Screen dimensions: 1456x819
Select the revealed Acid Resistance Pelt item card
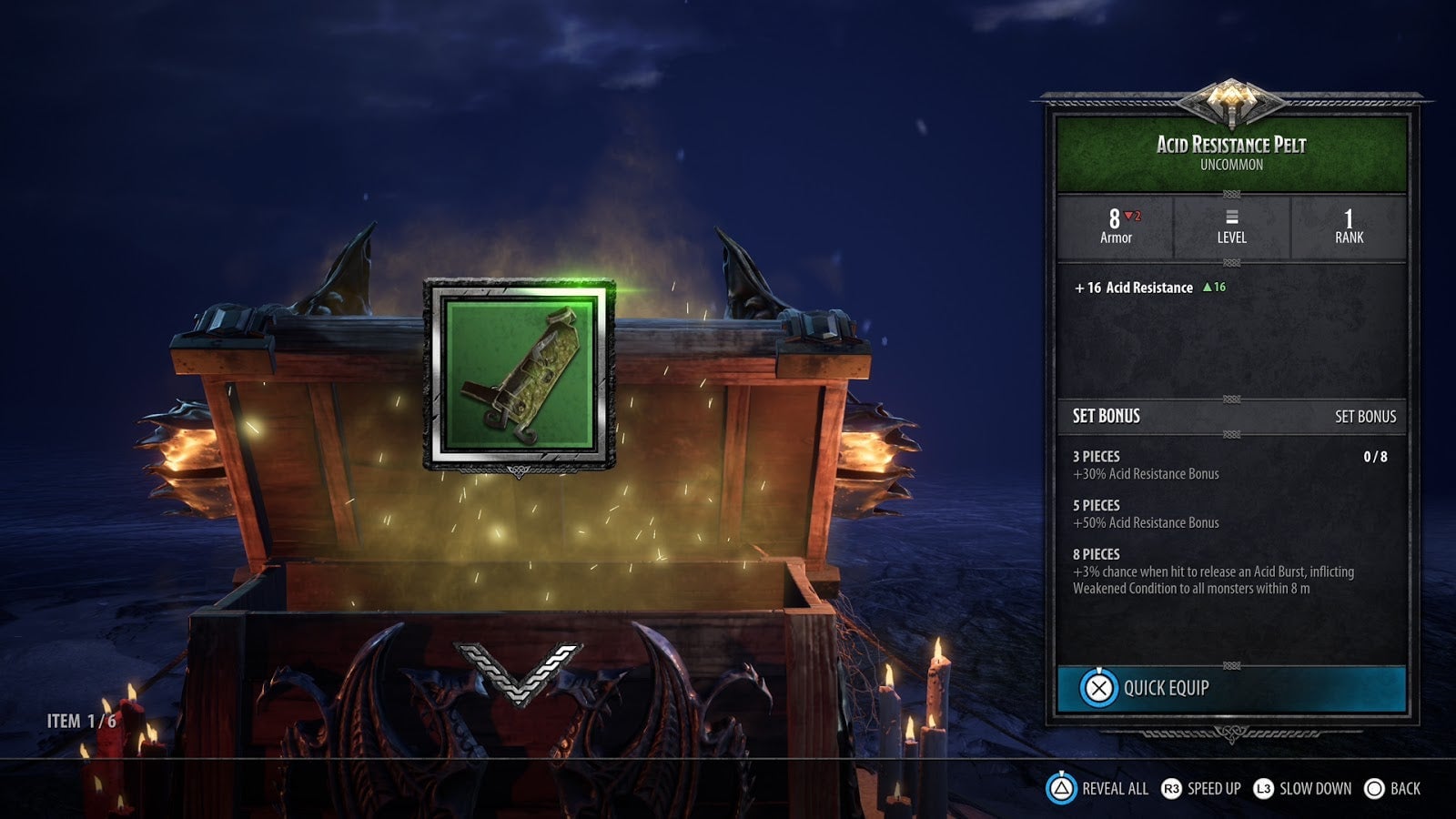tap(519, 375)
